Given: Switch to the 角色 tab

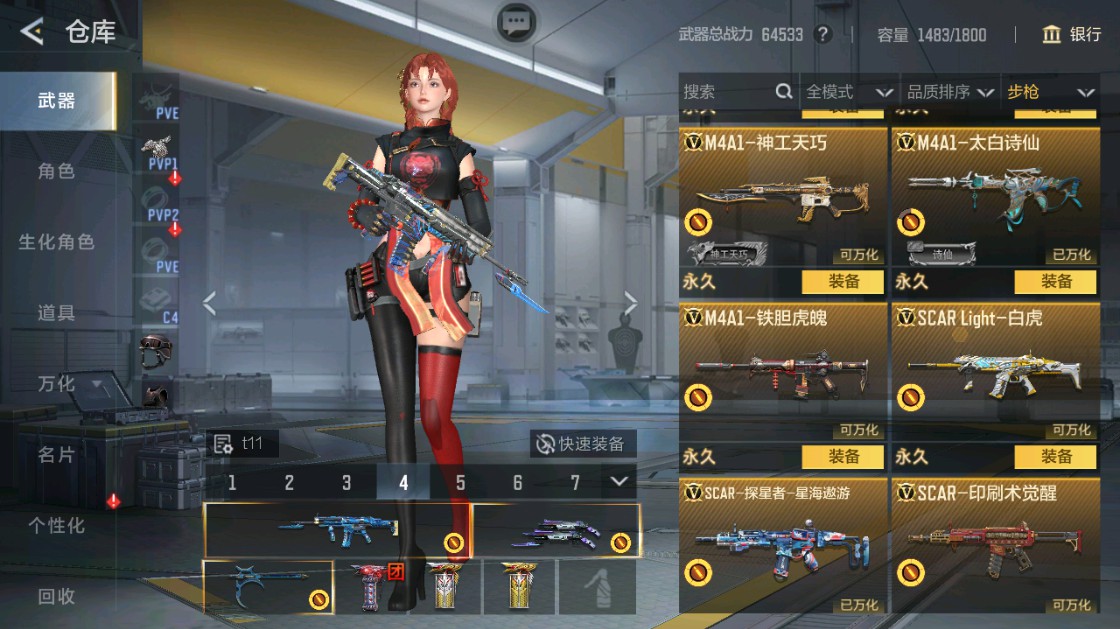Looking at the screenshot, I should pos(56,171).
